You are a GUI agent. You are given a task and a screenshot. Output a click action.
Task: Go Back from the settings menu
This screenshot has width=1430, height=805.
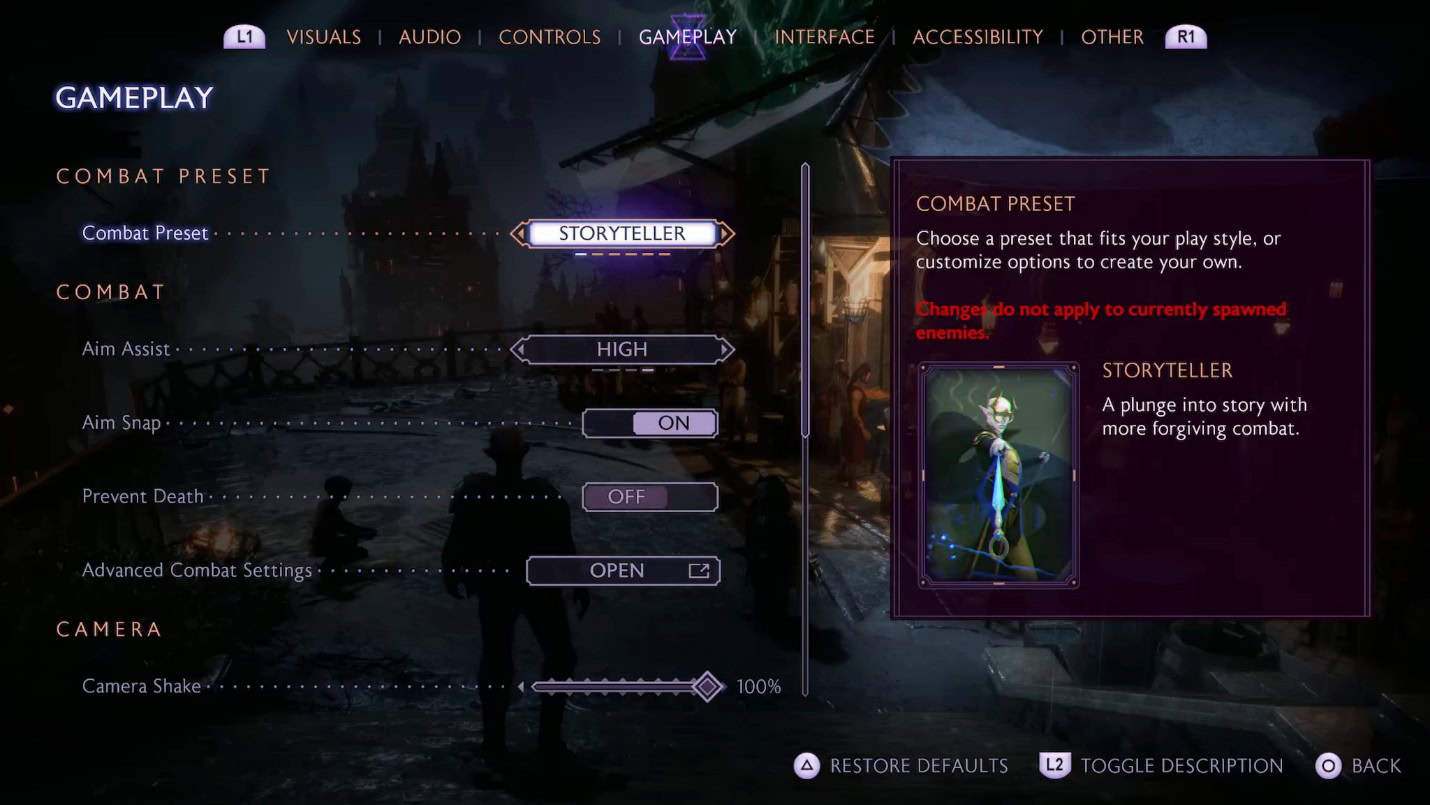pos(1359,766)
